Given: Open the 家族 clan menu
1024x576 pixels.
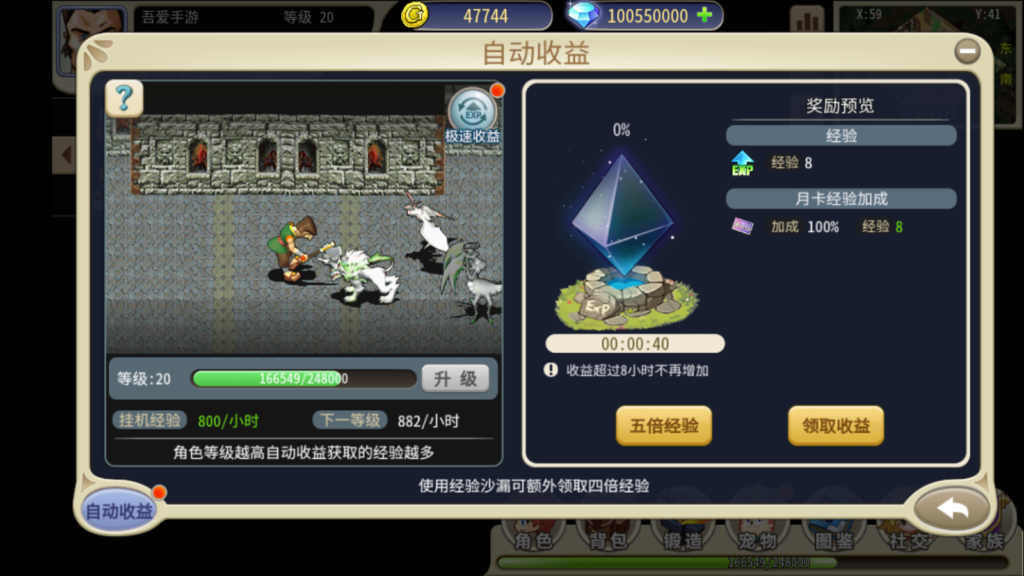Looking at the screenshot, I should coord(980,538).
